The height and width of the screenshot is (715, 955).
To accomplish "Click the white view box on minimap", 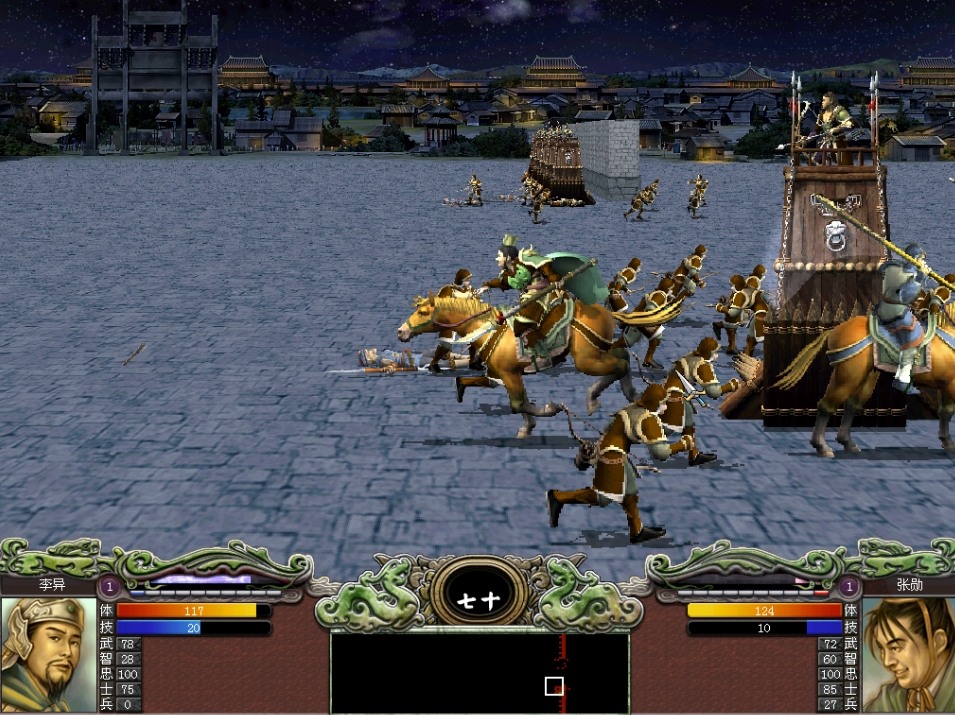I will click(554, 686).
